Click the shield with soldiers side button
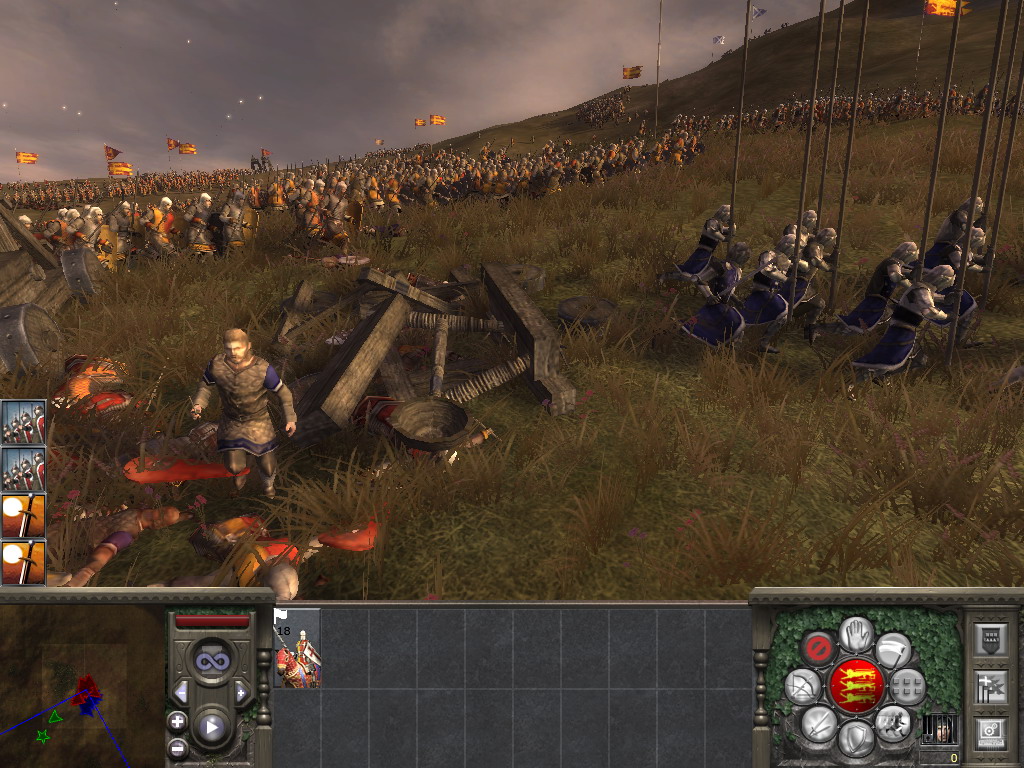The height and width of the screenshot is (768, 1024). click(990, 640)
